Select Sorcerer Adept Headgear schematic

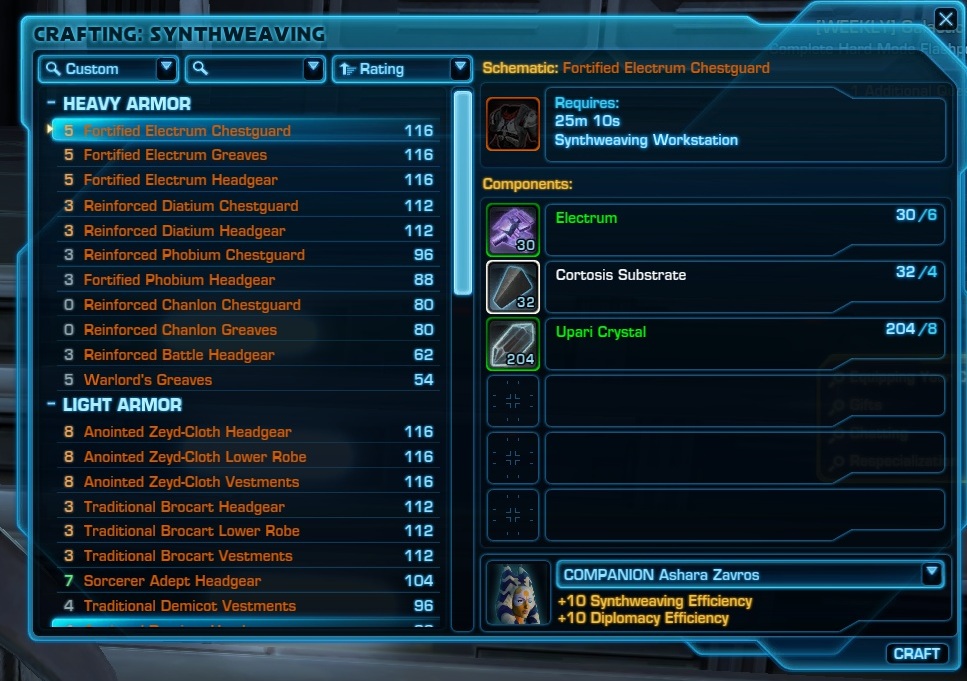(172, 581)
